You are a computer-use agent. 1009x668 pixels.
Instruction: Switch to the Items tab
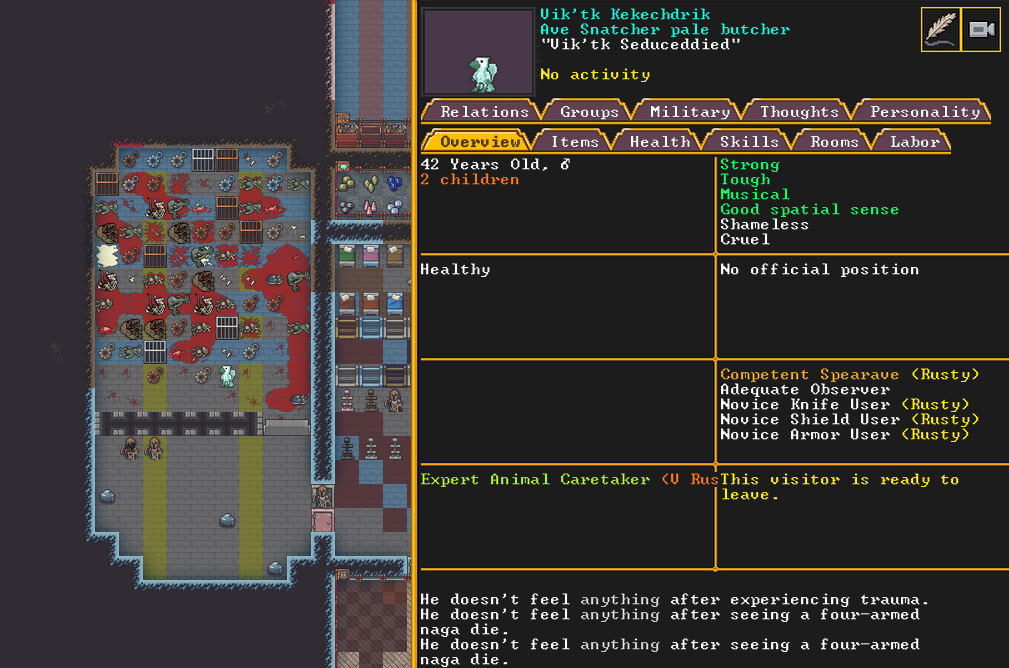(575, 142)
